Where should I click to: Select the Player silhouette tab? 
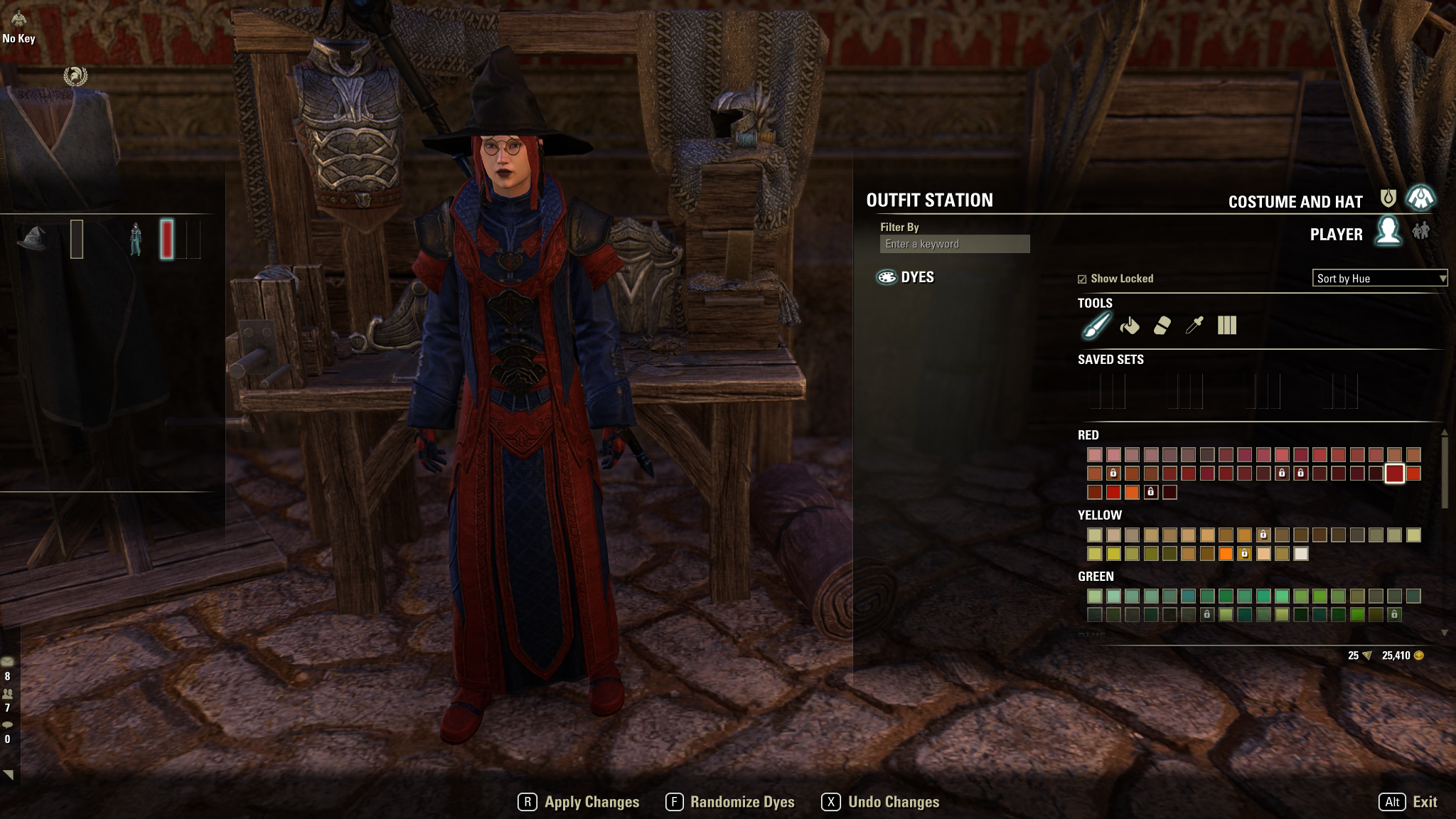point(1388,231)
